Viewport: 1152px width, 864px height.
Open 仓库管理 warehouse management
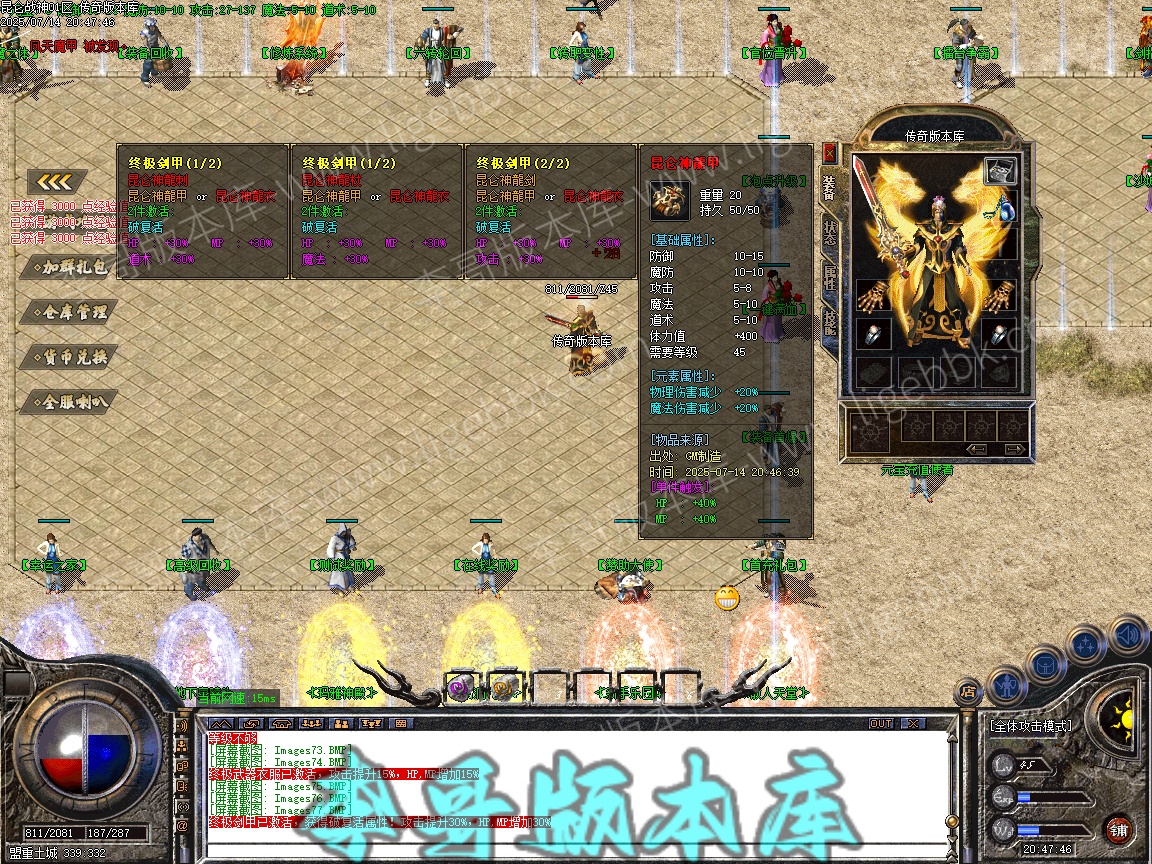[68, 312]
